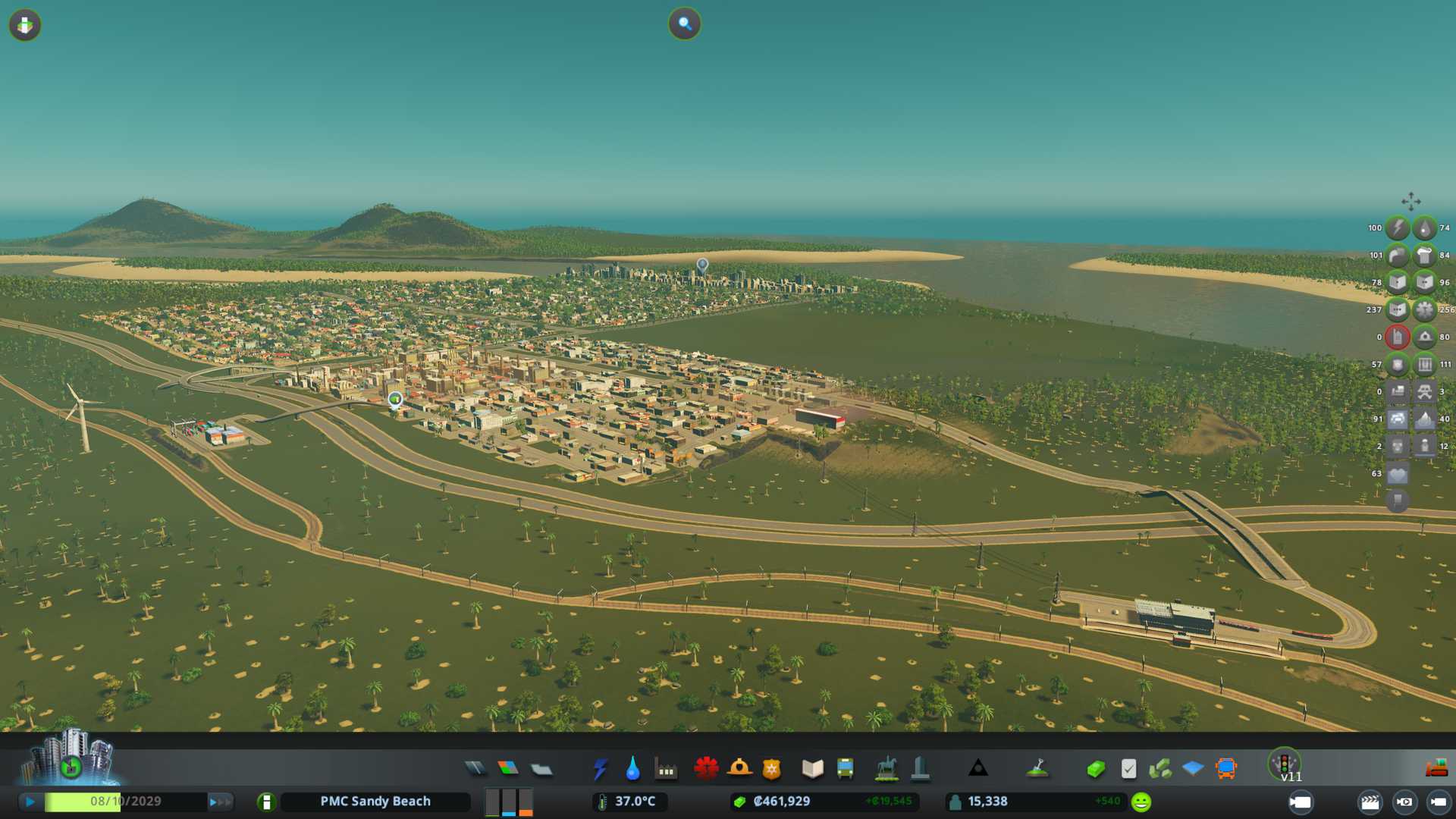This screenshot has height=819, width=1456.
Task: Select the Zoning tool
Action: [508, 769]
